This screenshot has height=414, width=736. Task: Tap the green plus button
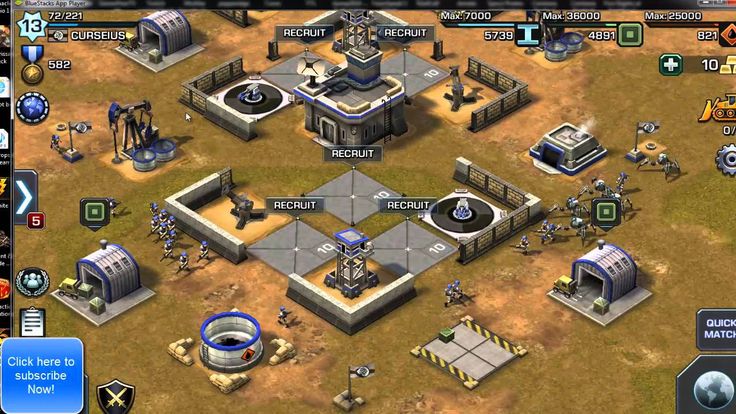coord(672,65)
